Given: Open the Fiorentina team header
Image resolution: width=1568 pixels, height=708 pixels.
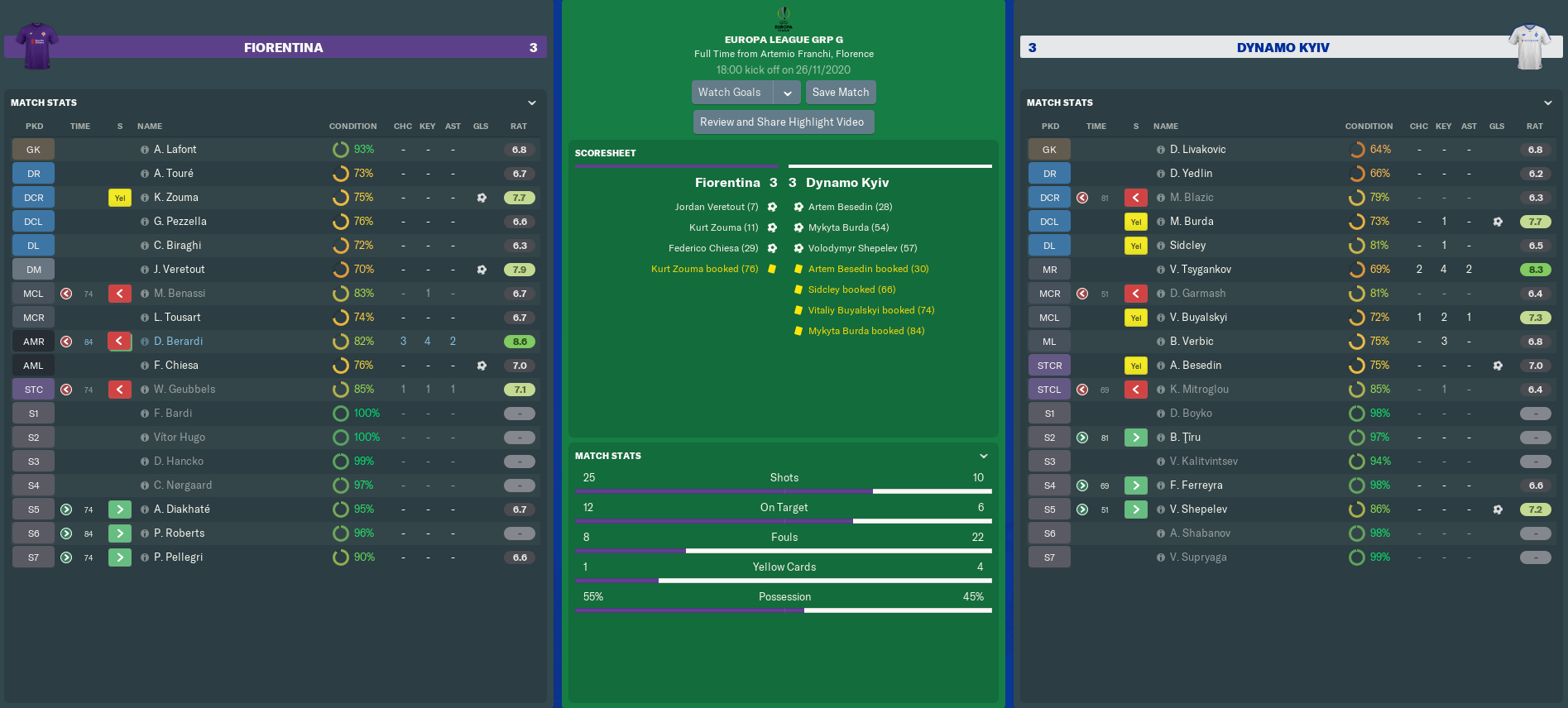Looking at the screenshot, I should coord(283,48).
